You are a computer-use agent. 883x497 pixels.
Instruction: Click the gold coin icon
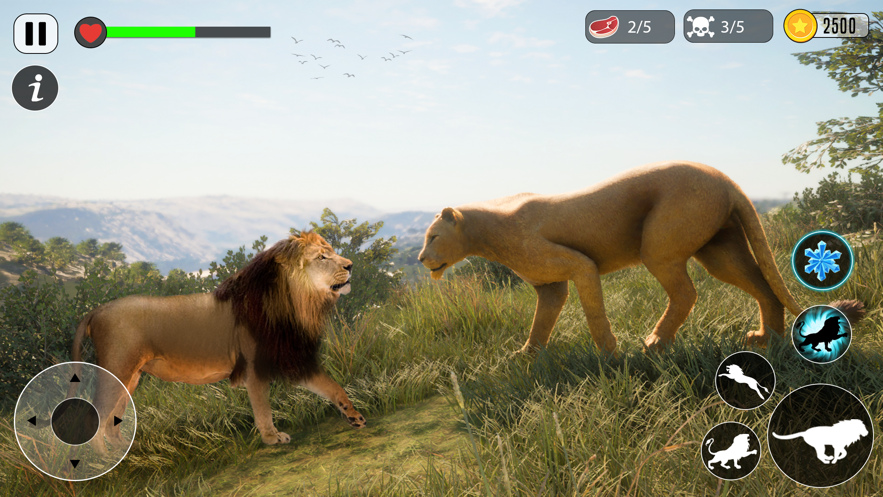click(800, 26)
